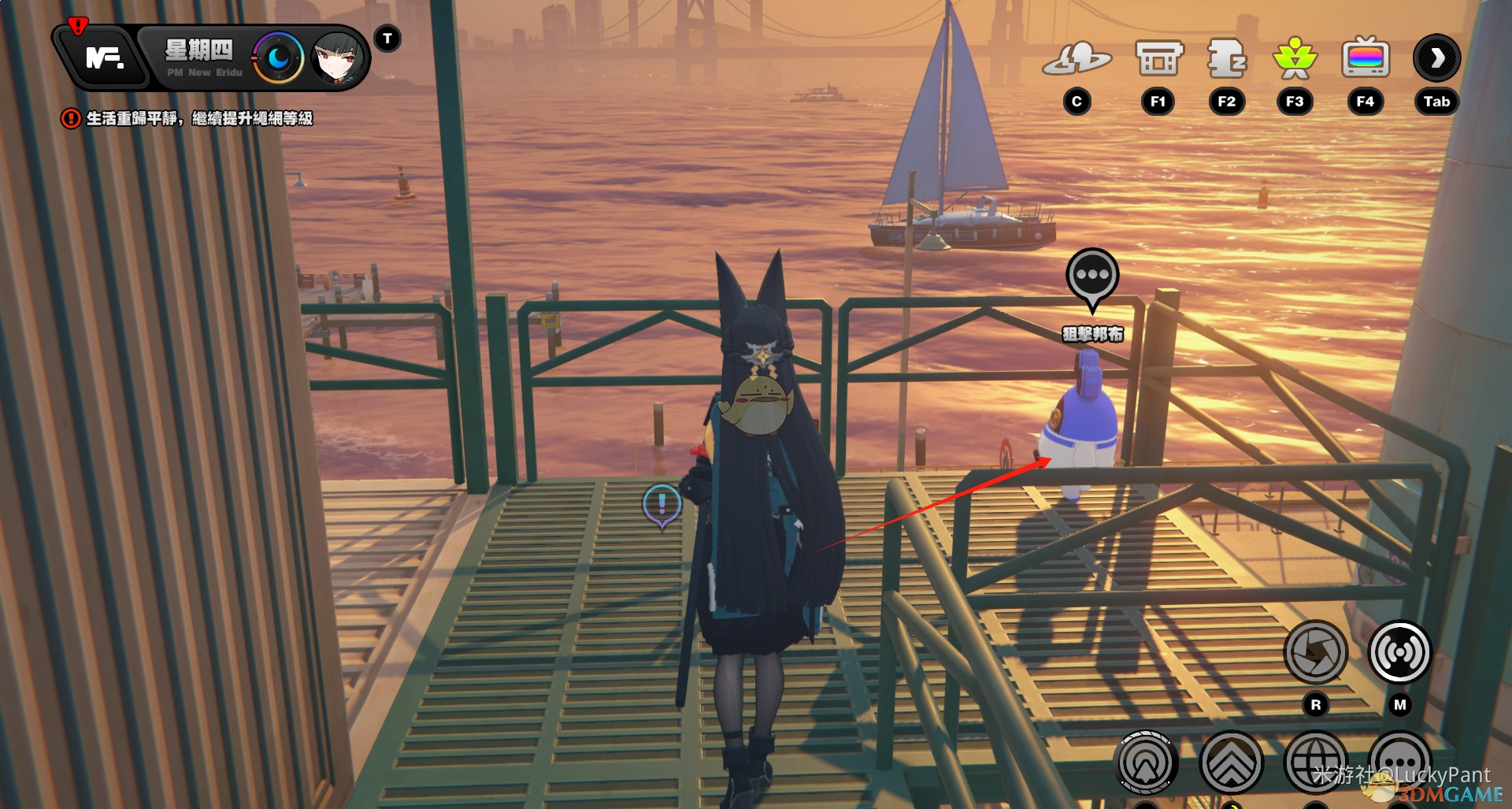Viewport: 1512px width, 809px height.
Task: Open the hat and planet icon menu
Action: tap(1077, 59)
